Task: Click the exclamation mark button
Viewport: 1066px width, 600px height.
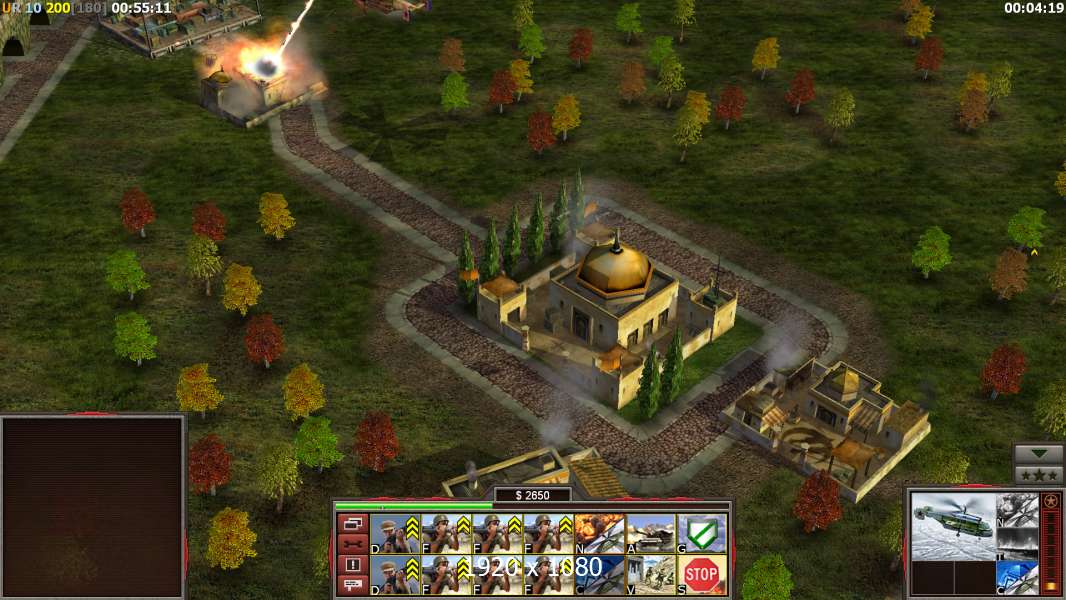Action: click(353, 565)
